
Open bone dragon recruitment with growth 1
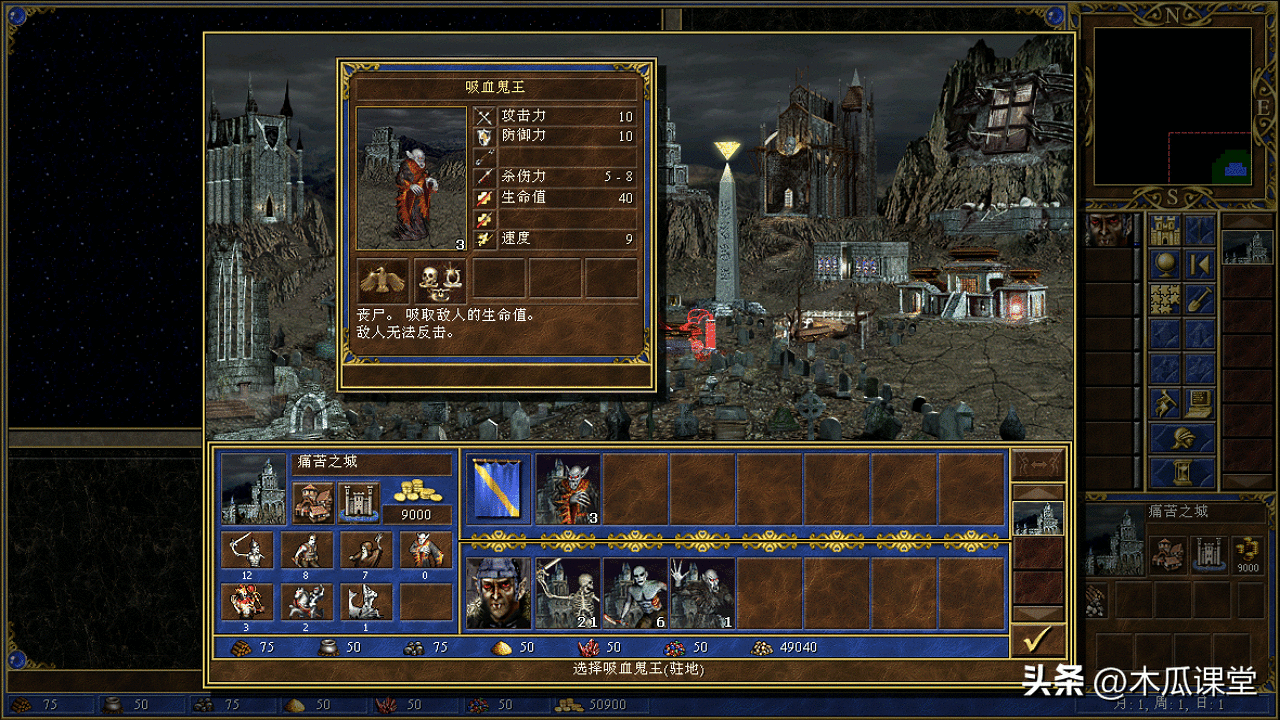coord(366,602)
